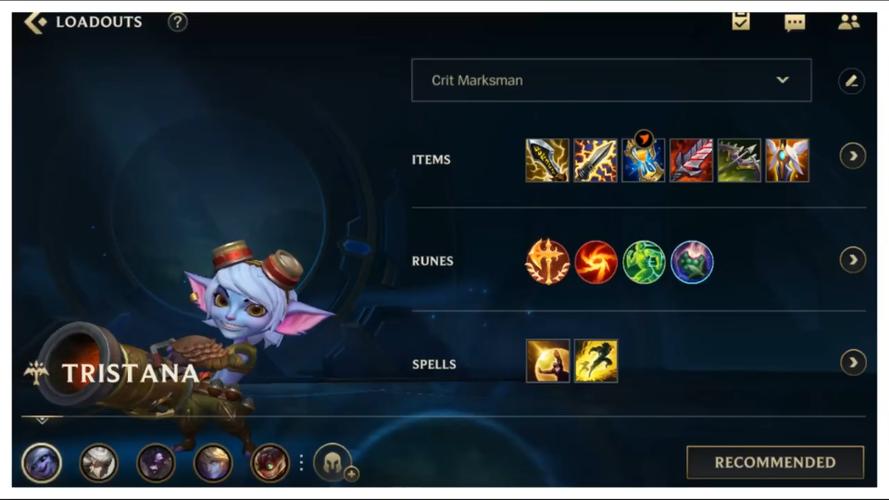The image size is (889, 500).
Task: Select the Tristana champion portrait
Action: [x=42, y=463]
